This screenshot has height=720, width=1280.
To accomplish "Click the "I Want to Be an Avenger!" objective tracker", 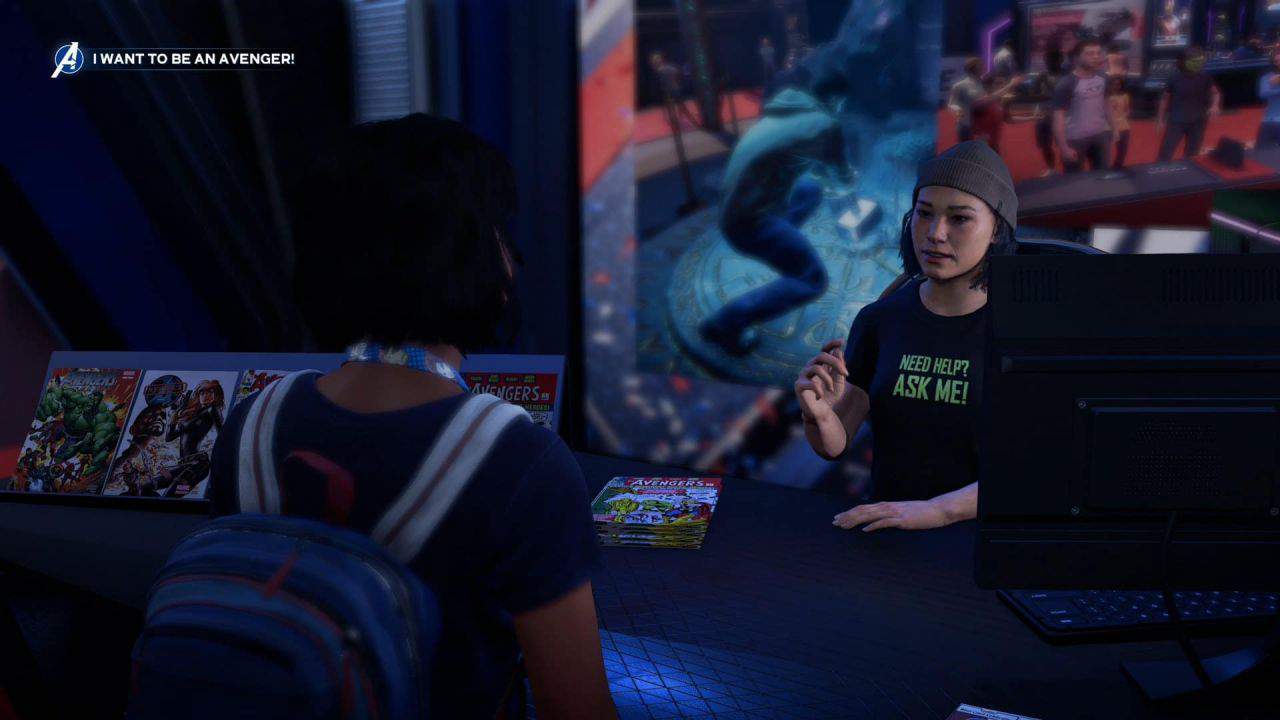I will point(193,60).
